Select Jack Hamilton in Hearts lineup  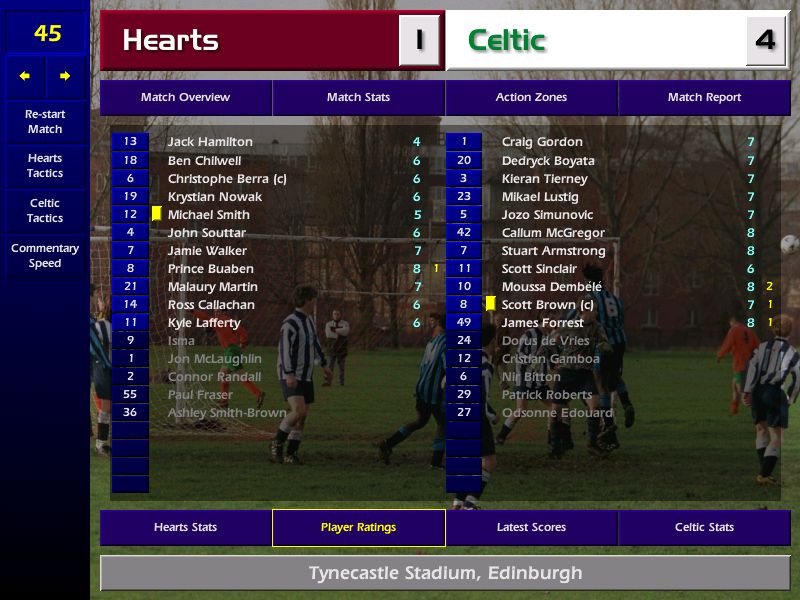click(210, 142)
